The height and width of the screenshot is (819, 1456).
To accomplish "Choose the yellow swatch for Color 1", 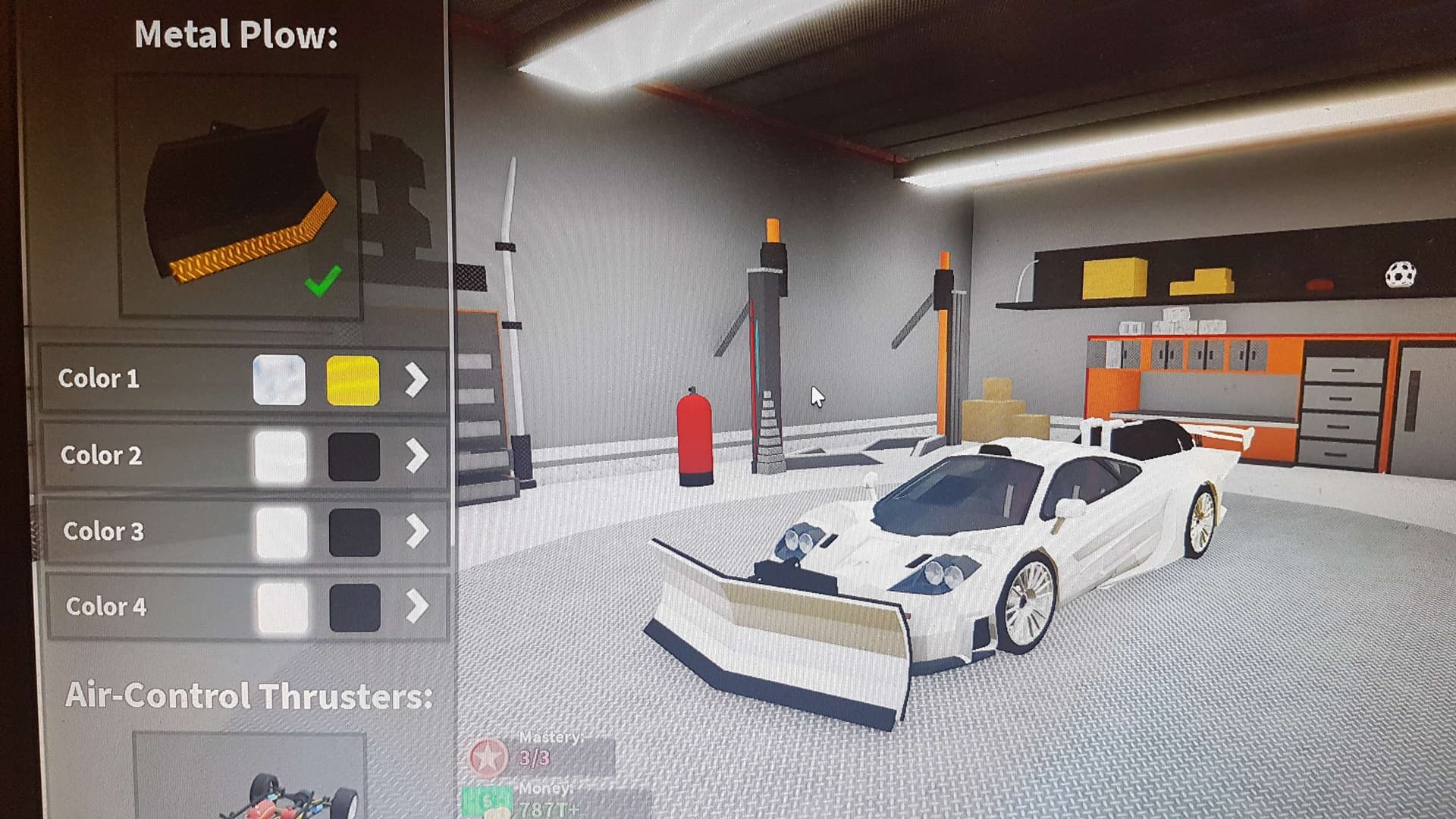I will click(x=353, y=380).
